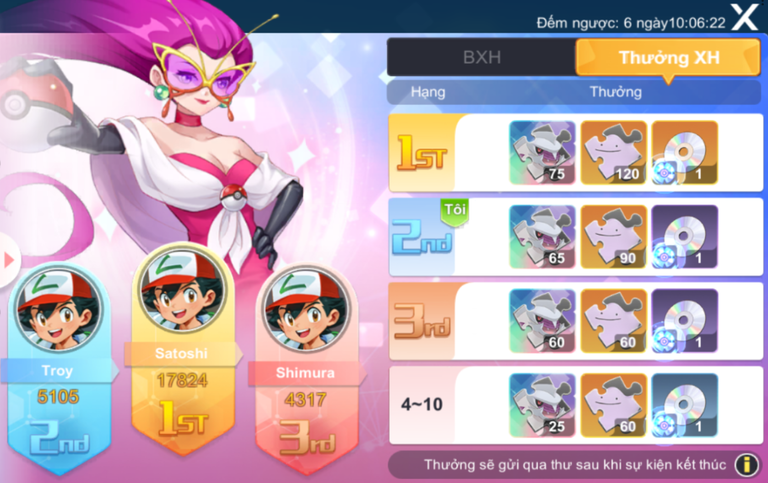Inspect 2nd rank Ditto piece reward x90

[x=613, y=237]
